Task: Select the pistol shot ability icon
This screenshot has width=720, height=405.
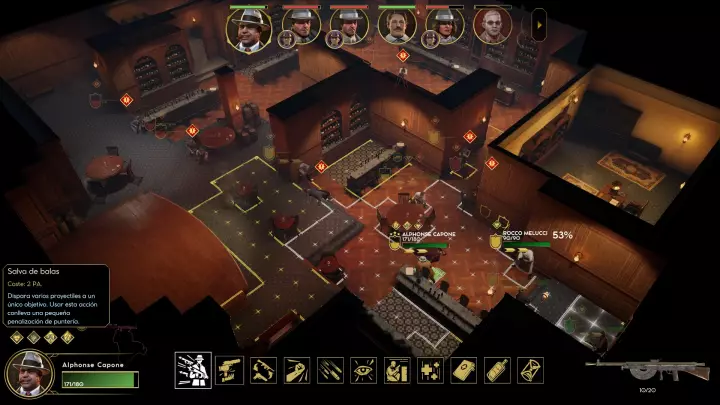Action: point(229,370)
